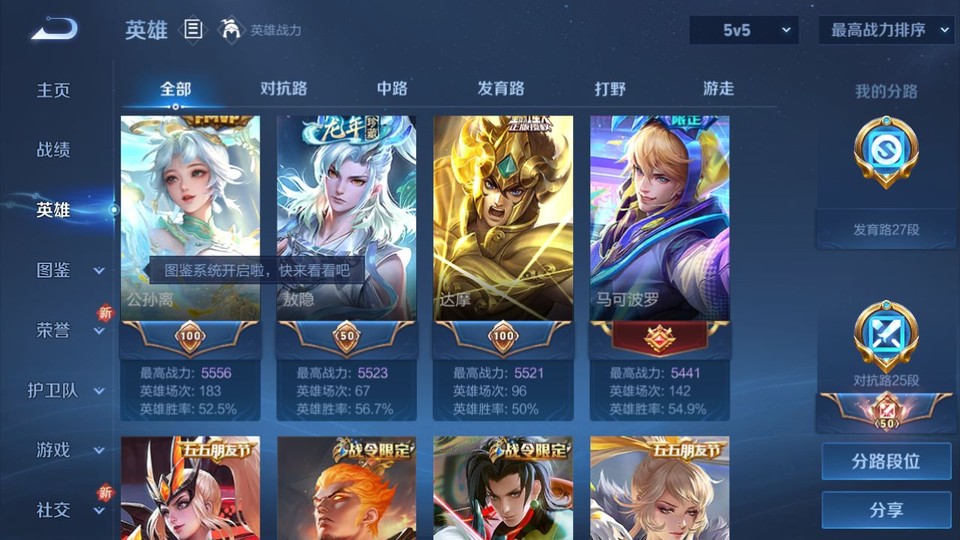
Task: Open the 分路段位 lane rank button
Action: pyautogui.click(x=886, y=462)
